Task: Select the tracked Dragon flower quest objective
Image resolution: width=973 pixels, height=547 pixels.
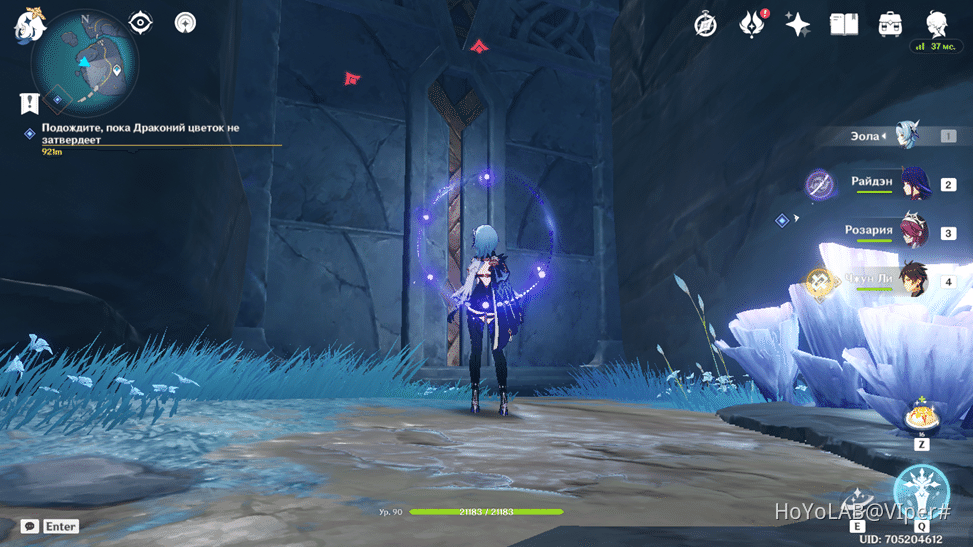Action: (140, 134)
